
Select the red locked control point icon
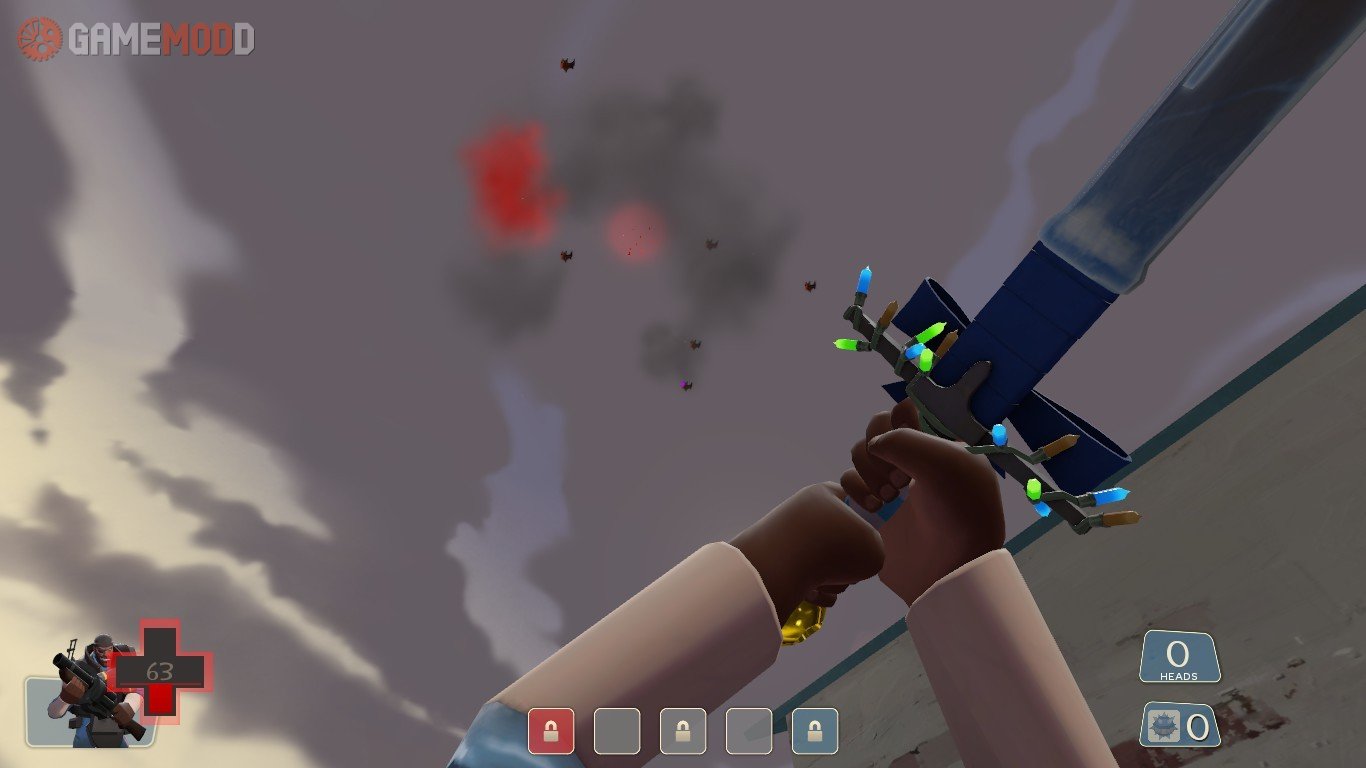(x=551, y=731)
